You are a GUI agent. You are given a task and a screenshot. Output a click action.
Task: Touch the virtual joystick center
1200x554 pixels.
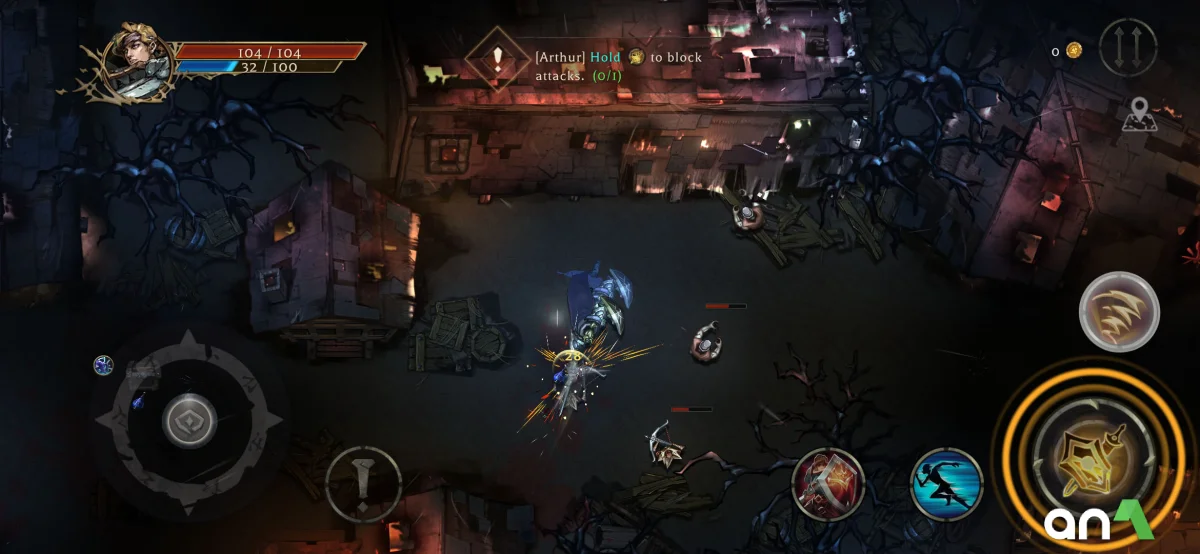[189, 422]
